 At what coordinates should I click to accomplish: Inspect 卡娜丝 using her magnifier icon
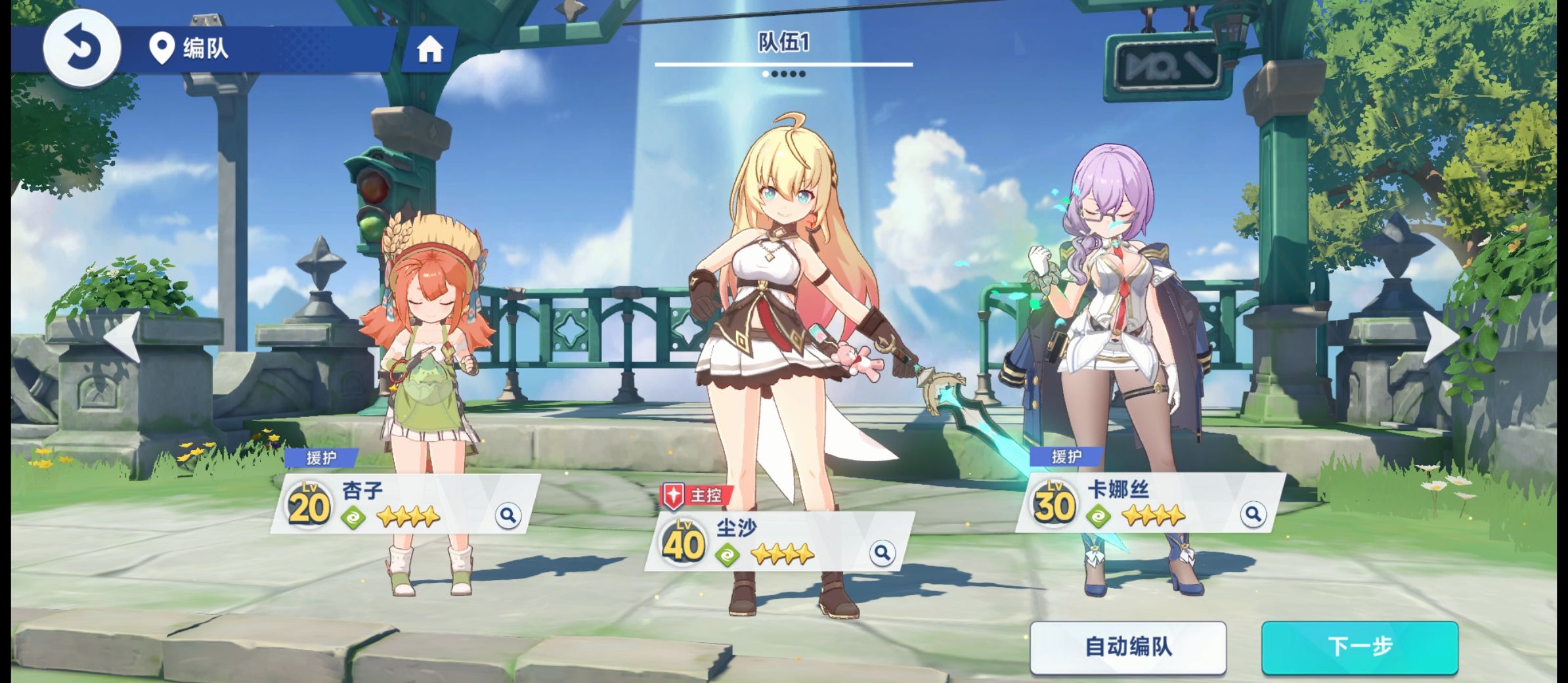(x=1253, y=514)
